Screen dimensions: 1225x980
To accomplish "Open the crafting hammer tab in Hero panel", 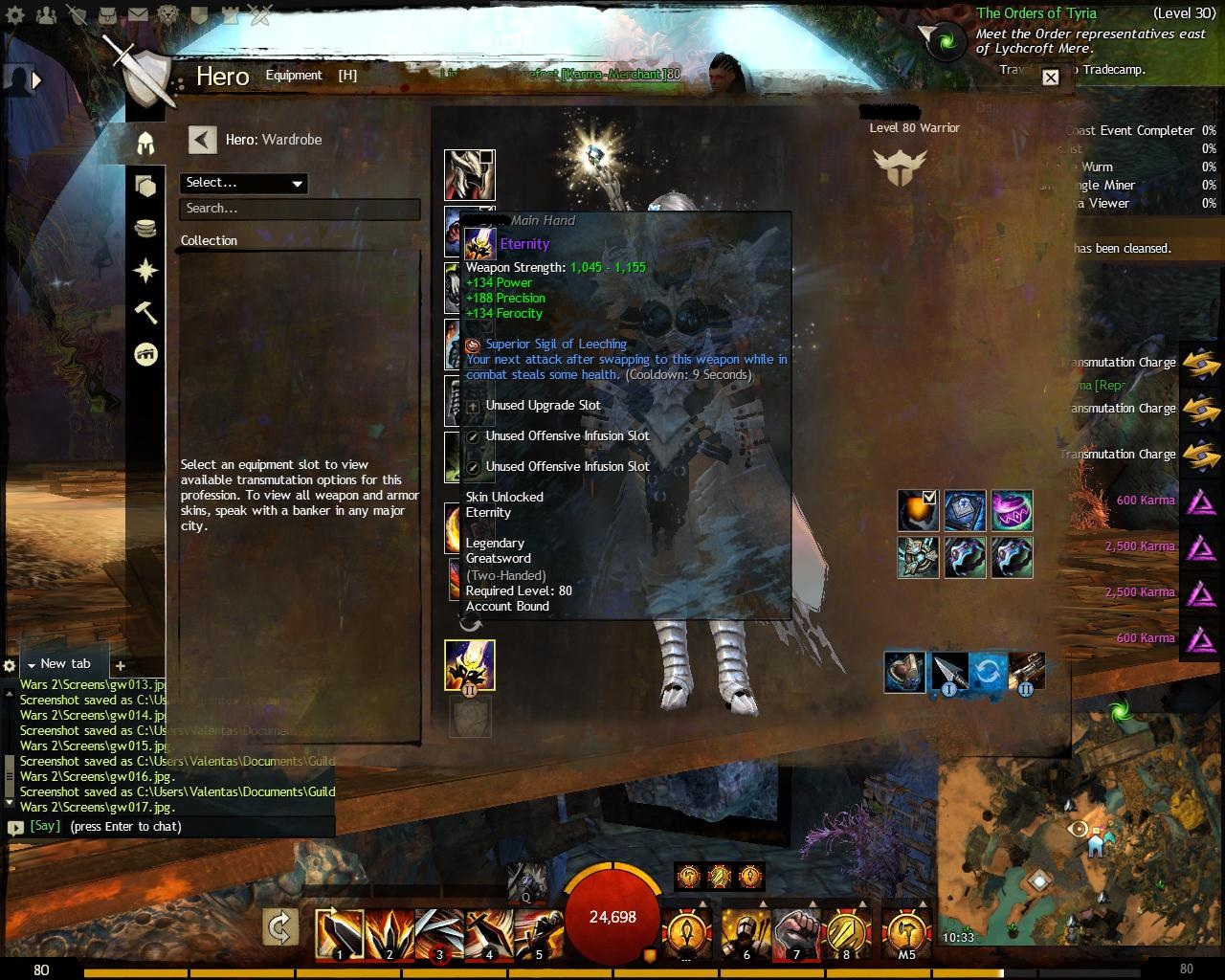I will click(x=145, y=313).
